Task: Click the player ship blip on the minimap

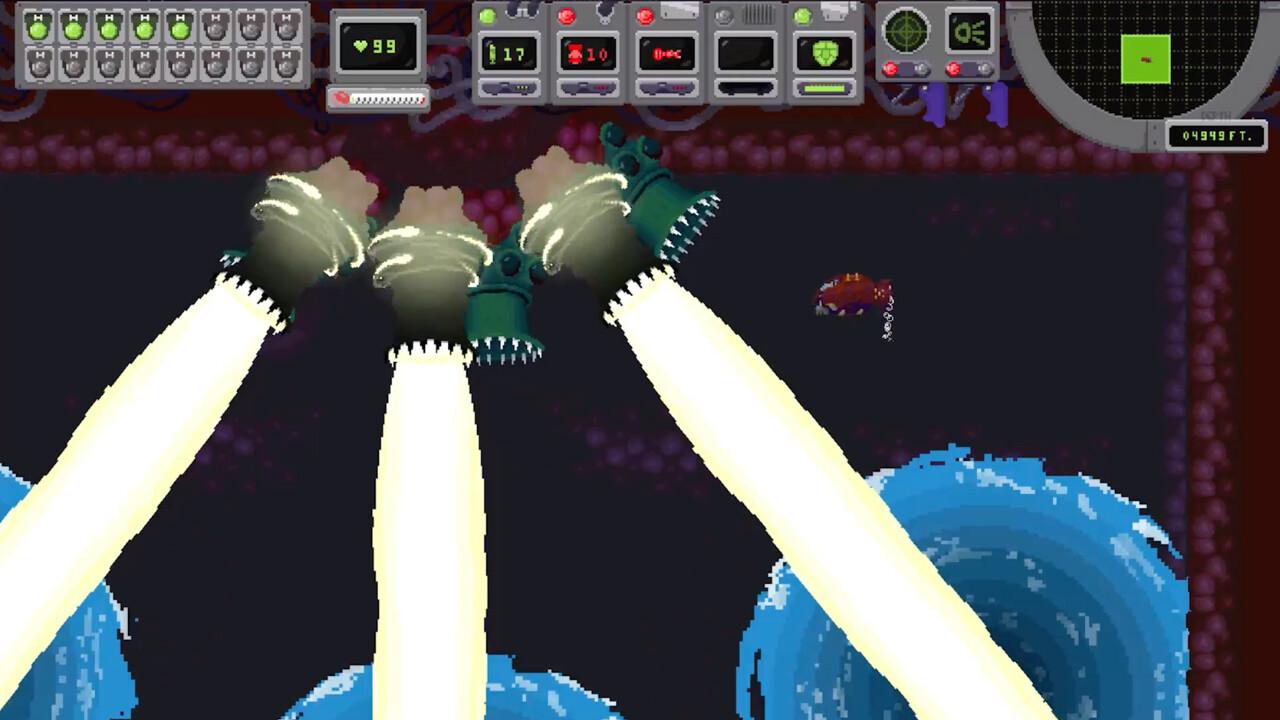Action: pos(1146,60)
